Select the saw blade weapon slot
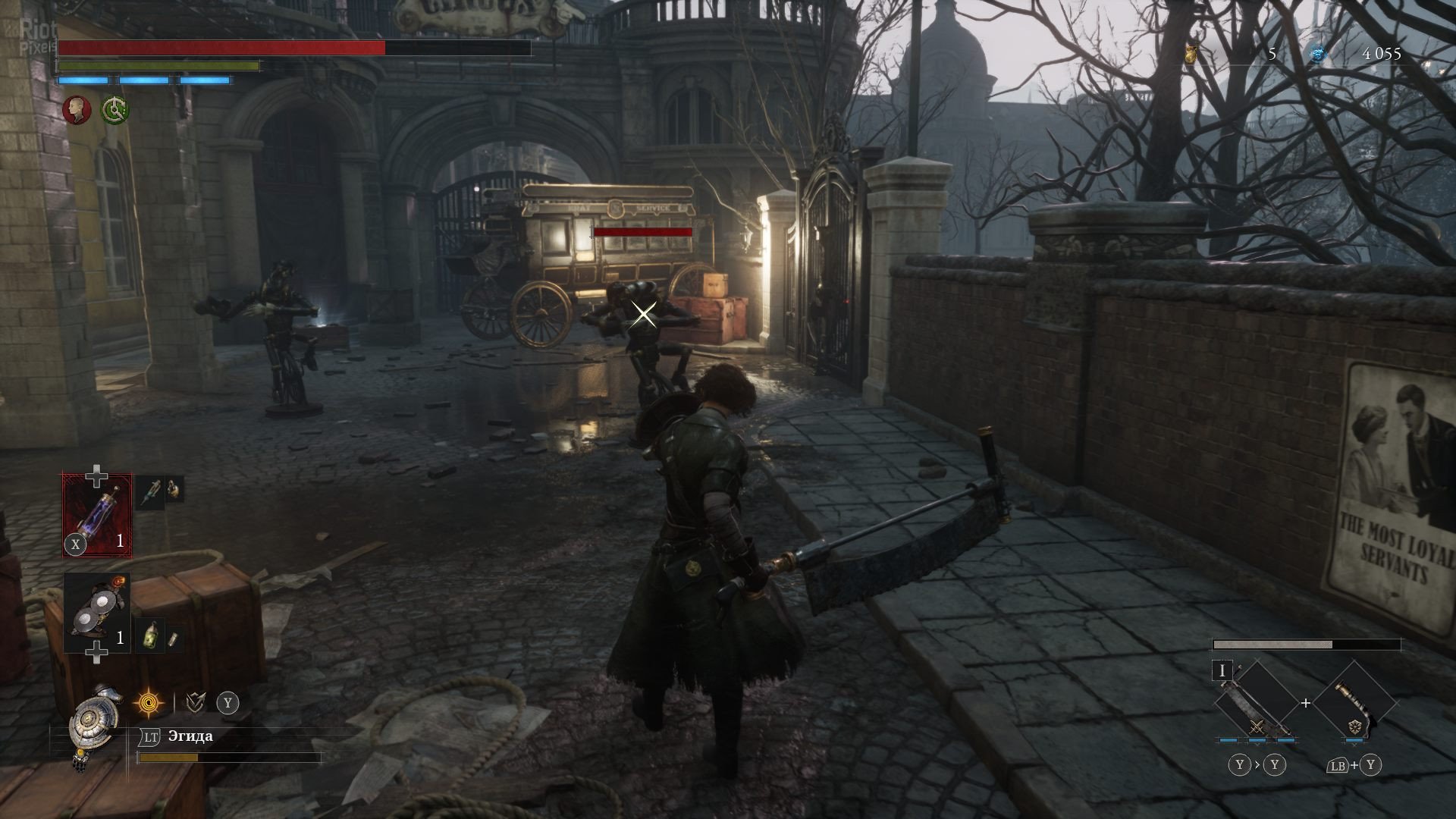The width and height of the screenshot is (1456, 819). (1256, 705)
